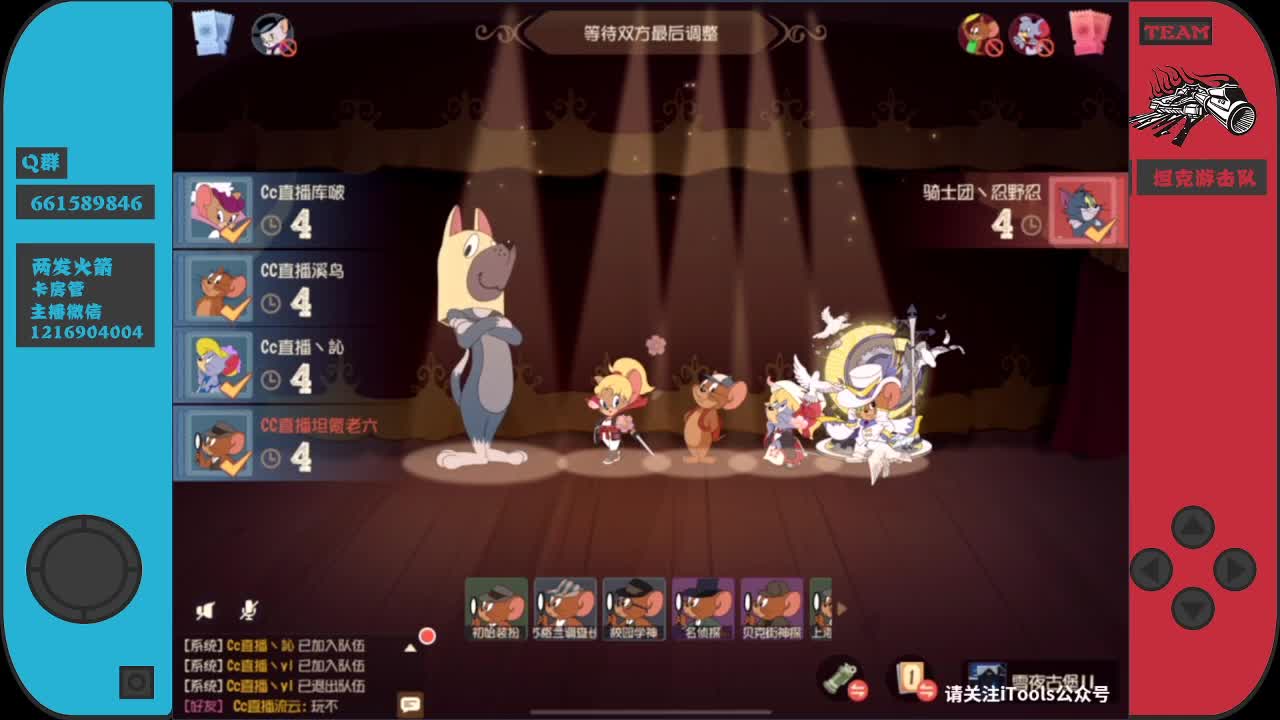Viewport: 1280px width, 720px height.
Task: Expand more skins with the right arrow
Action: pyautogui.click(x=840, y=609)
